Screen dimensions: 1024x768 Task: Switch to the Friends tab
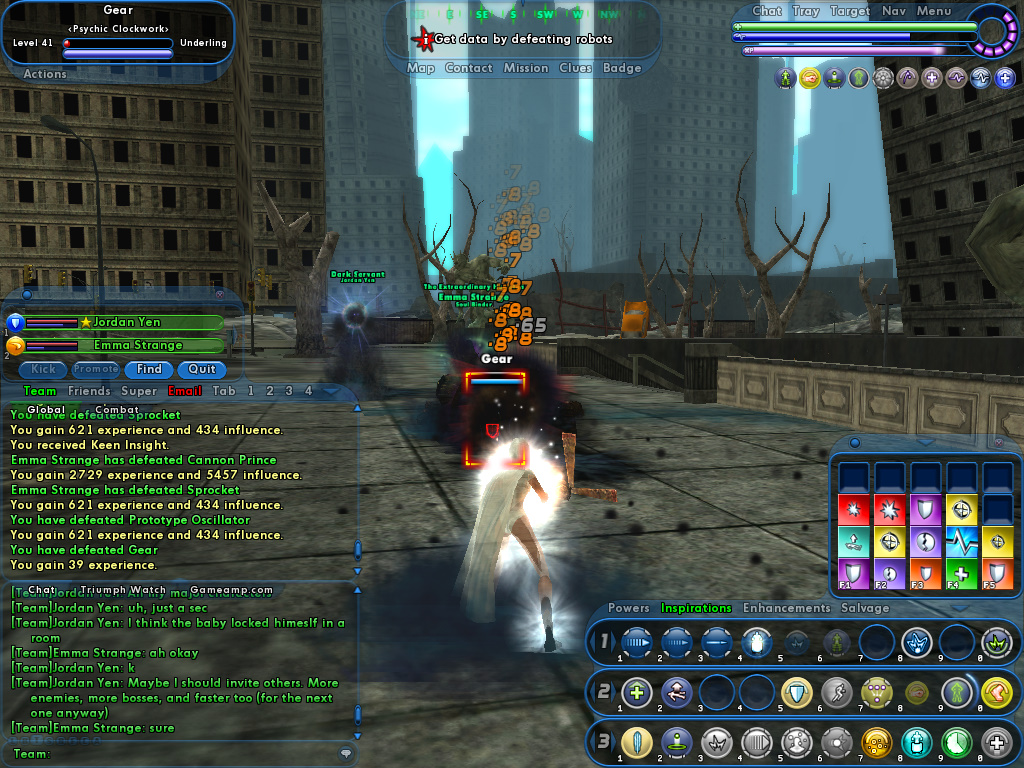tap(89, 391)
